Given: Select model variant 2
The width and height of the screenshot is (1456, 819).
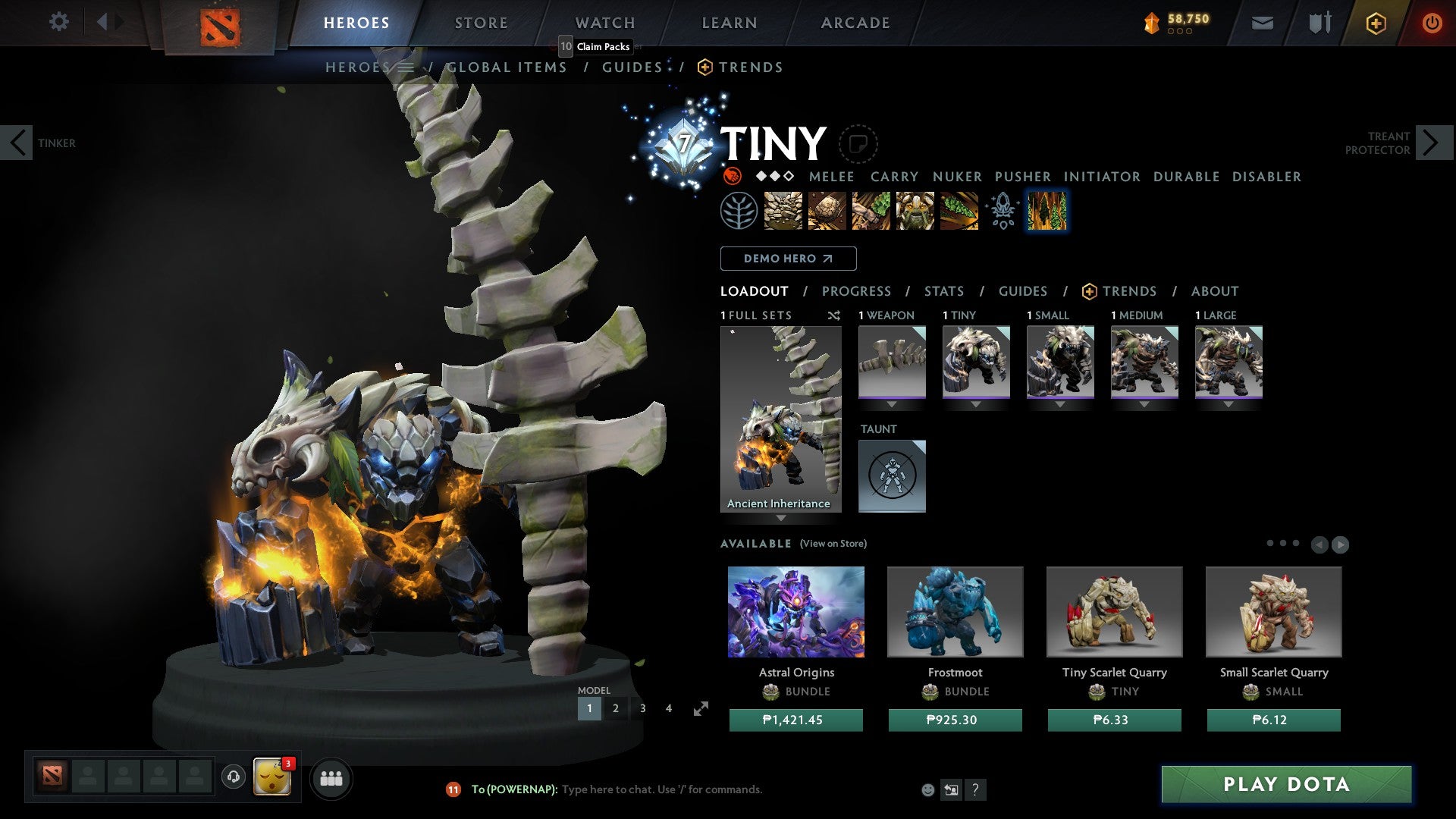Looking at the screenshot, I should coord(615,708).
